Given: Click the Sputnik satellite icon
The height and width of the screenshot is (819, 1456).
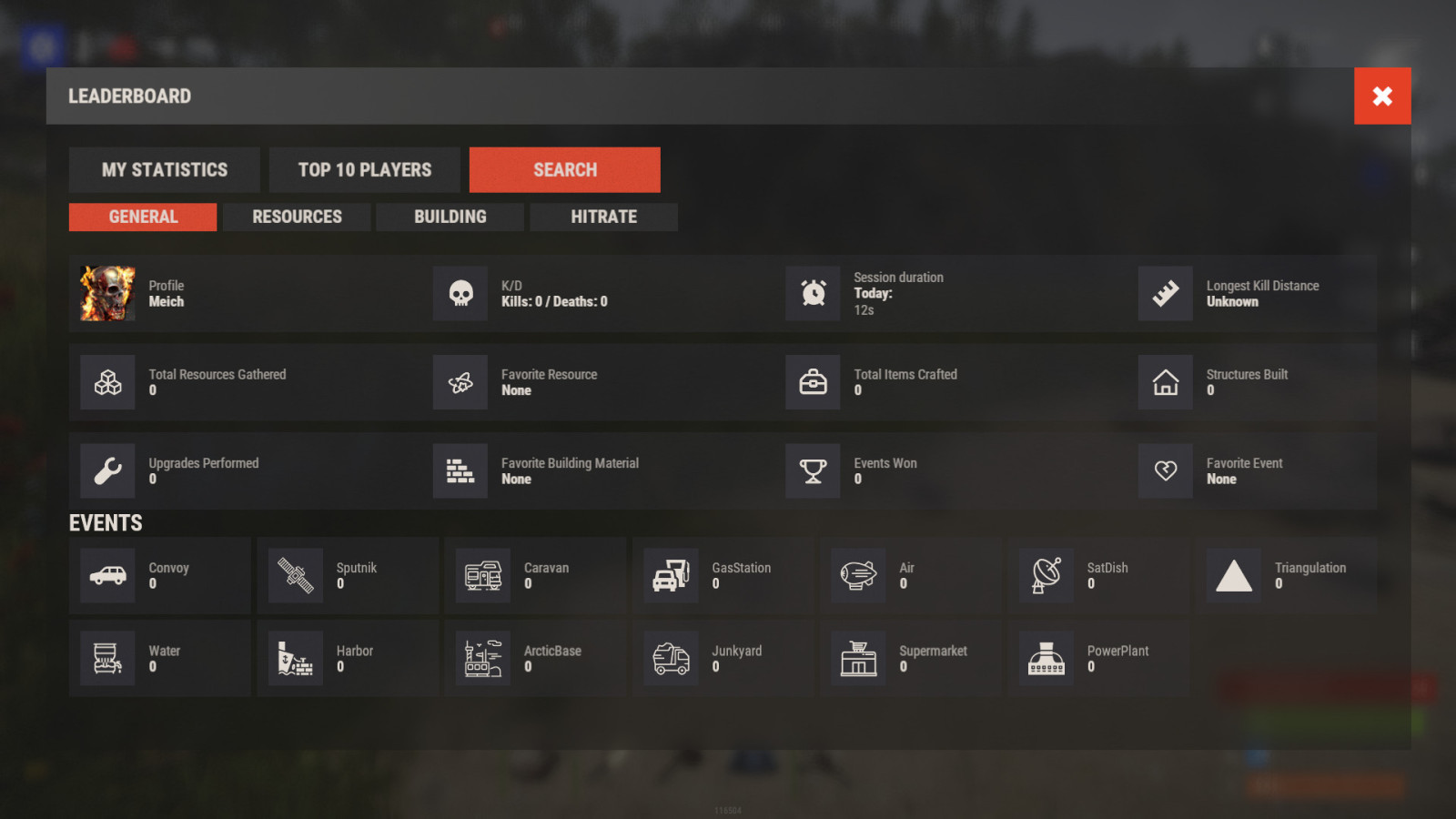Looking at the screenshot, I should [x=295, y=575].
